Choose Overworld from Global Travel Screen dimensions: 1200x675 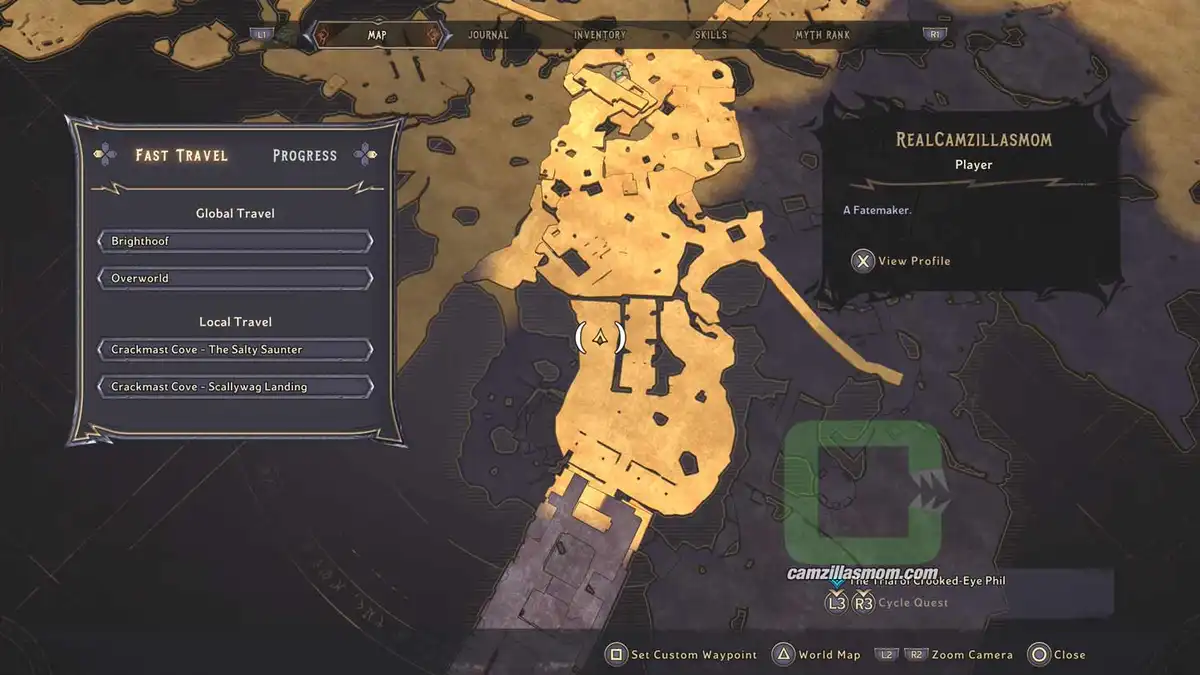tap(236, 278)
